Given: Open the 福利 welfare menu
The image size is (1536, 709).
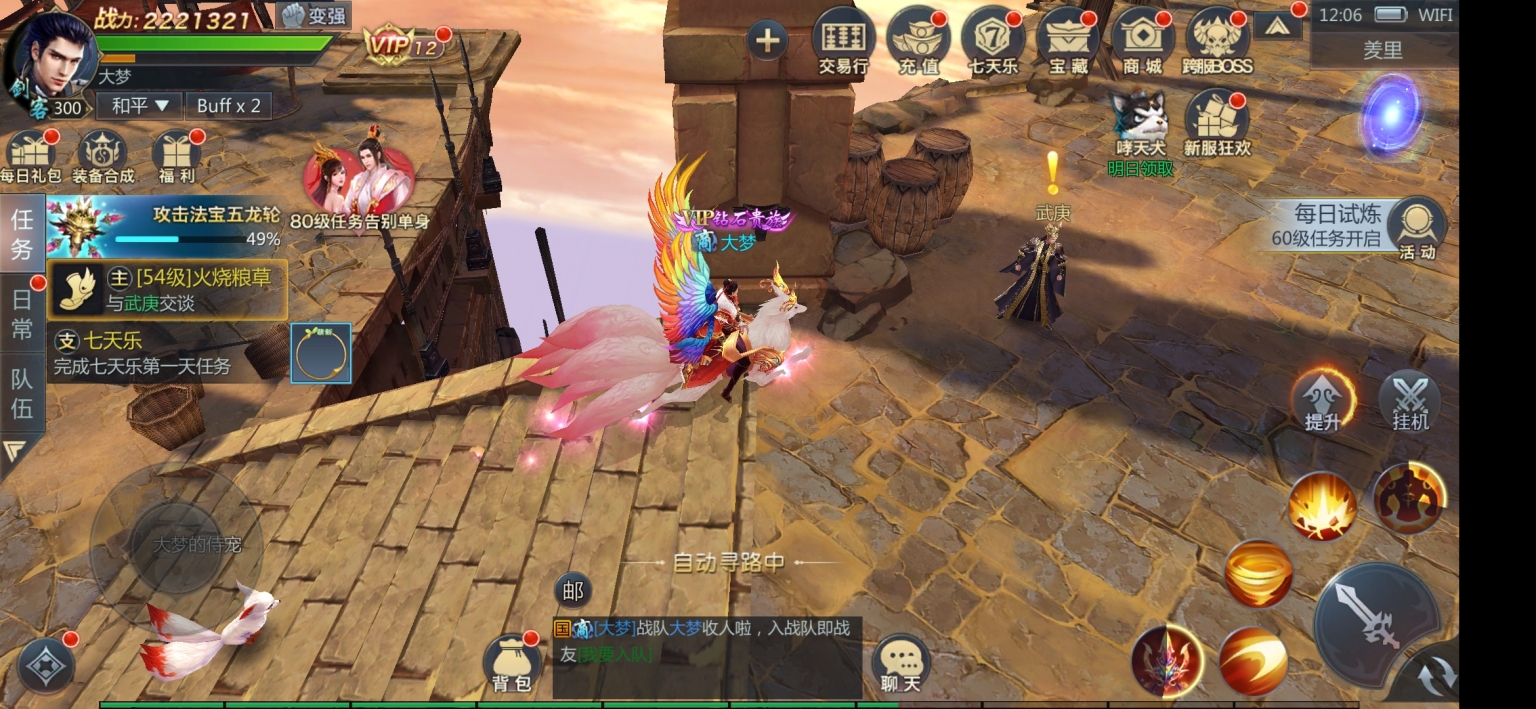Looking at the screenshot, I should pos(176,157).
